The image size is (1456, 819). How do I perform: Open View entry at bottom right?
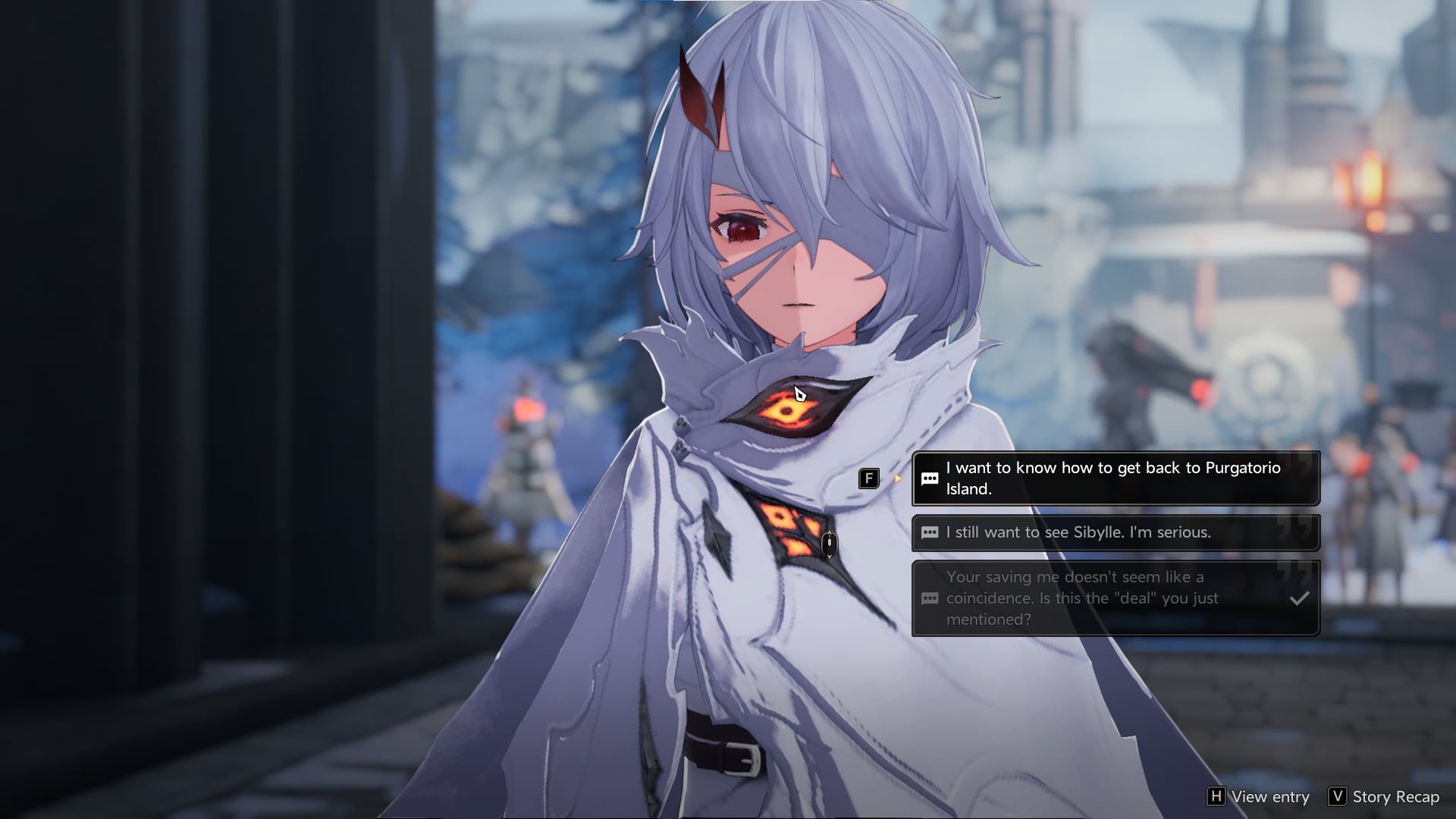(1259, 796)
